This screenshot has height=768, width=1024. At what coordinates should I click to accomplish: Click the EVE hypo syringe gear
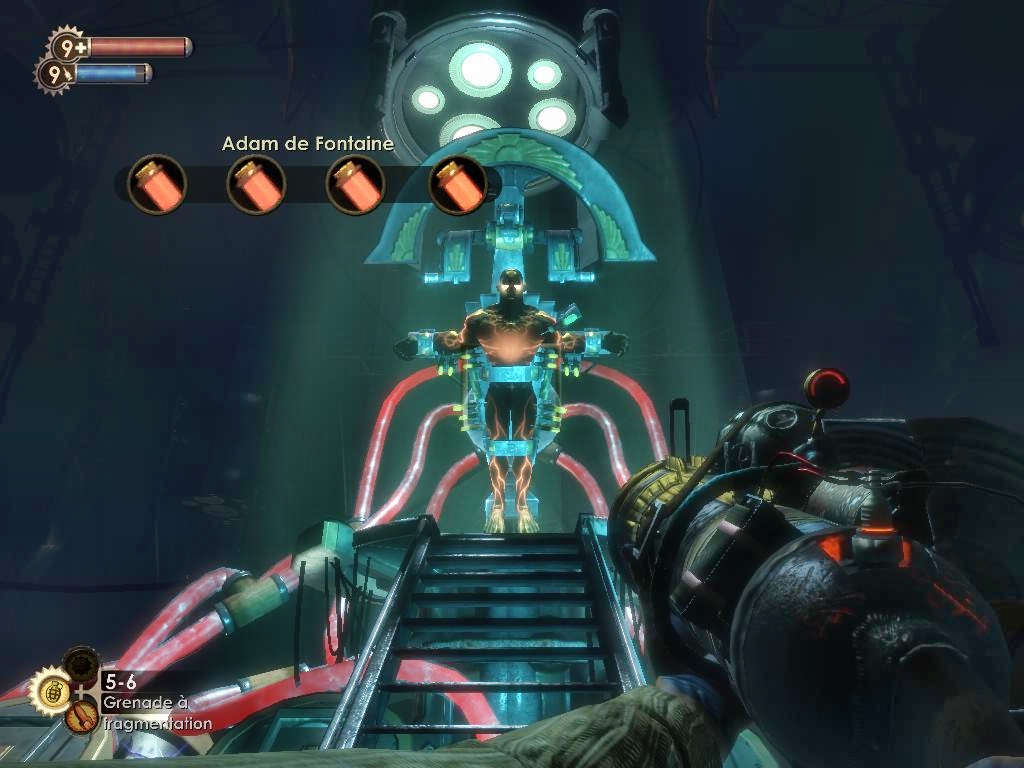click(x=53, y=73)
